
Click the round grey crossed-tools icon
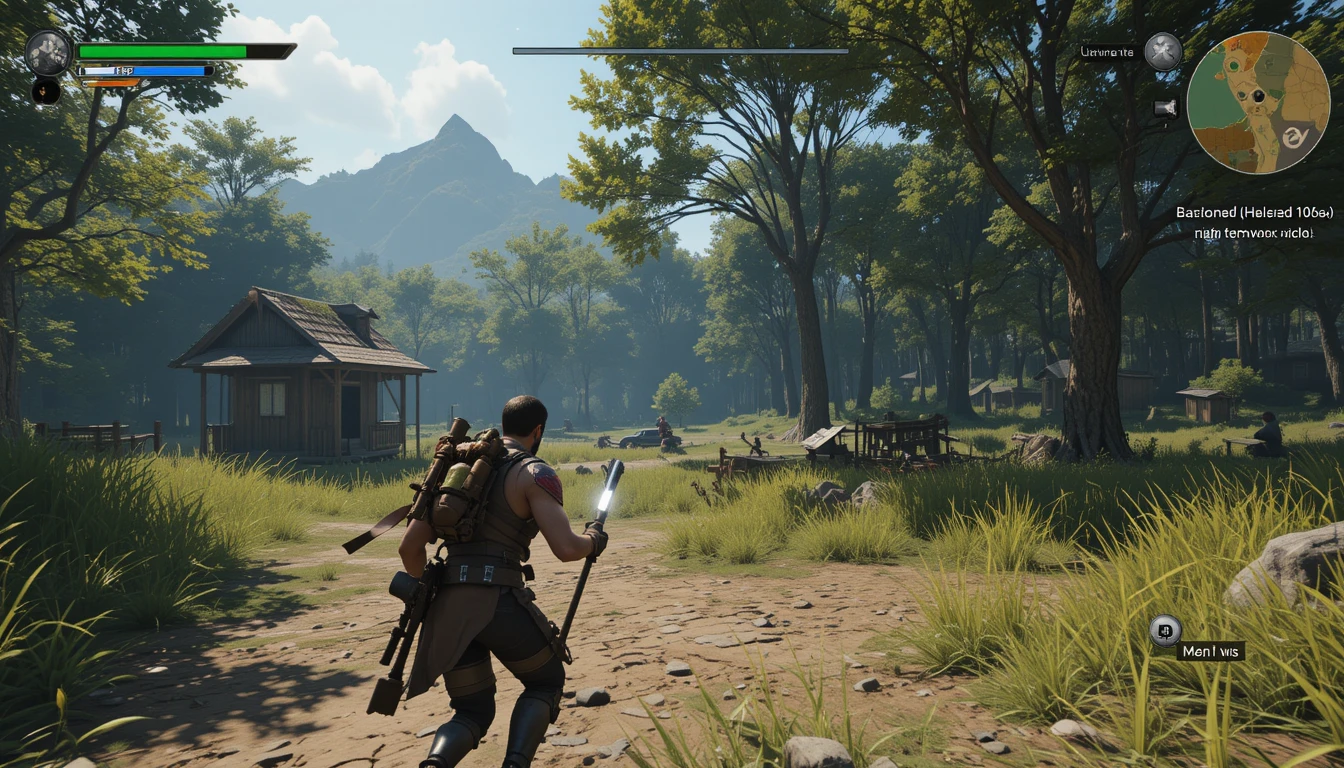1163,51
